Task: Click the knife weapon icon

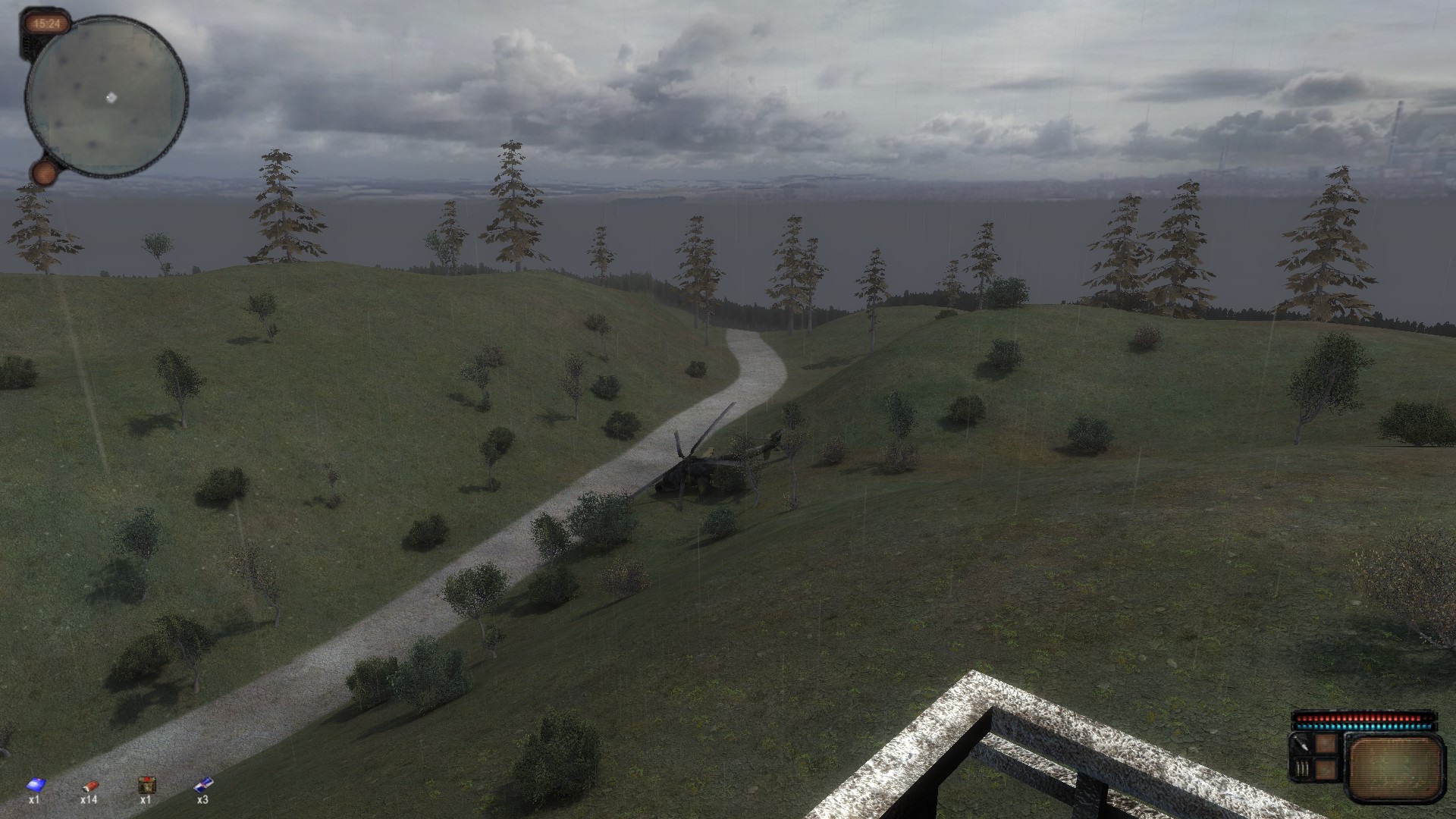Action: pyautogui.click(x=1301, y=745)
